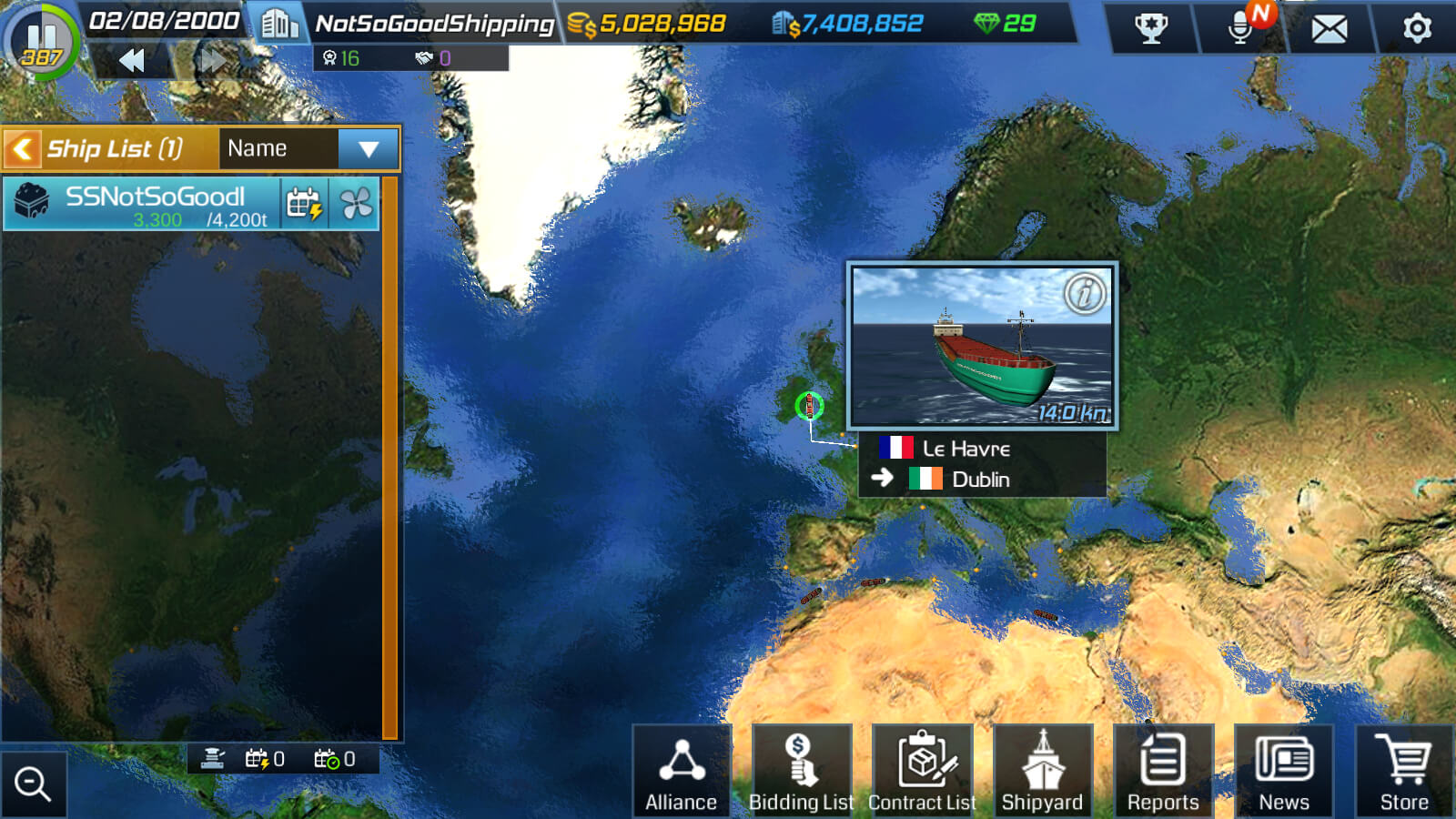Close the Ship List with back arrow
Viewport: 1456px width, 819px height.
click(23, 148)
